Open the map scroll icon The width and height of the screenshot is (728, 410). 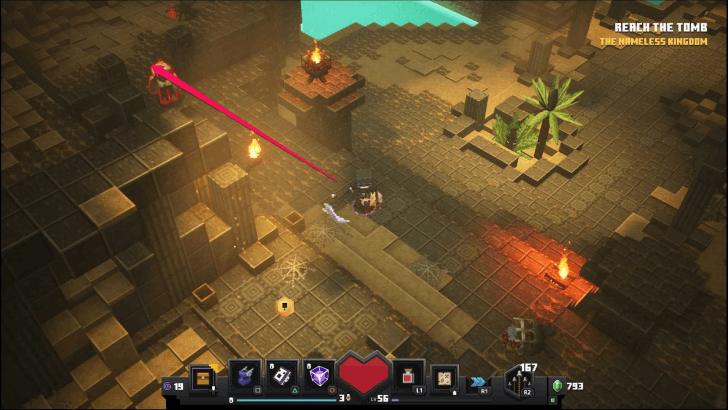[444, 378]
